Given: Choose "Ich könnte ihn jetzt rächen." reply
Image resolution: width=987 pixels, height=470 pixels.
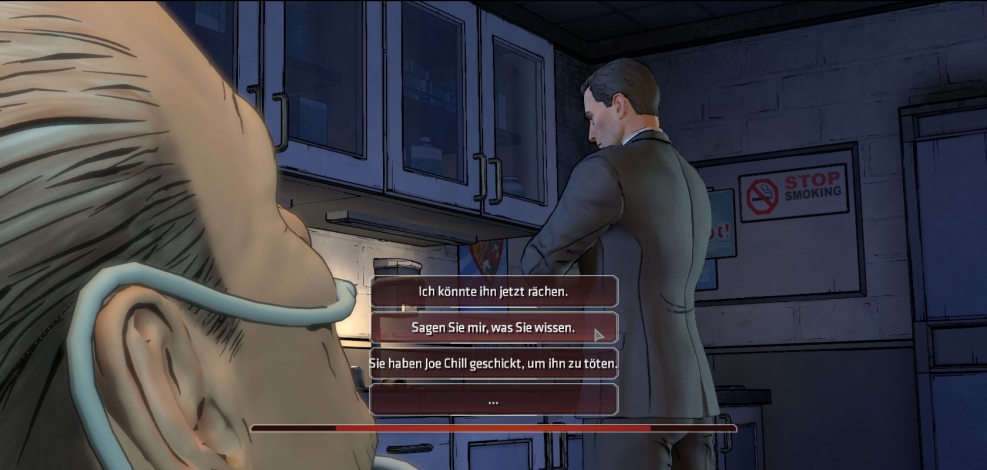Looking at the screenshot, I should (493, 291).
